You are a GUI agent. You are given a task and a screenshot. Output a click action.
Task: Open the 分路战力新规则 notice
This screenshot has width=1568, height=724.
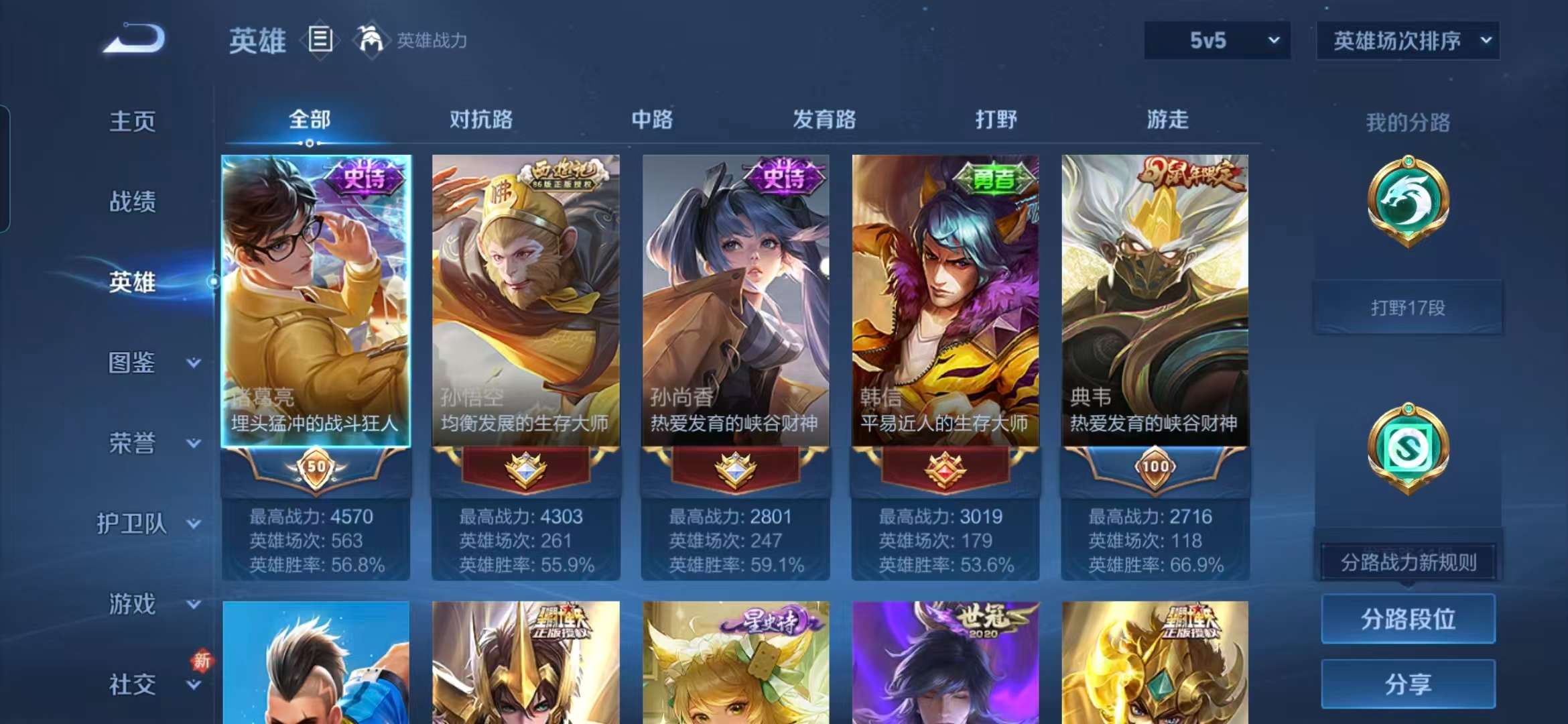1407,563
